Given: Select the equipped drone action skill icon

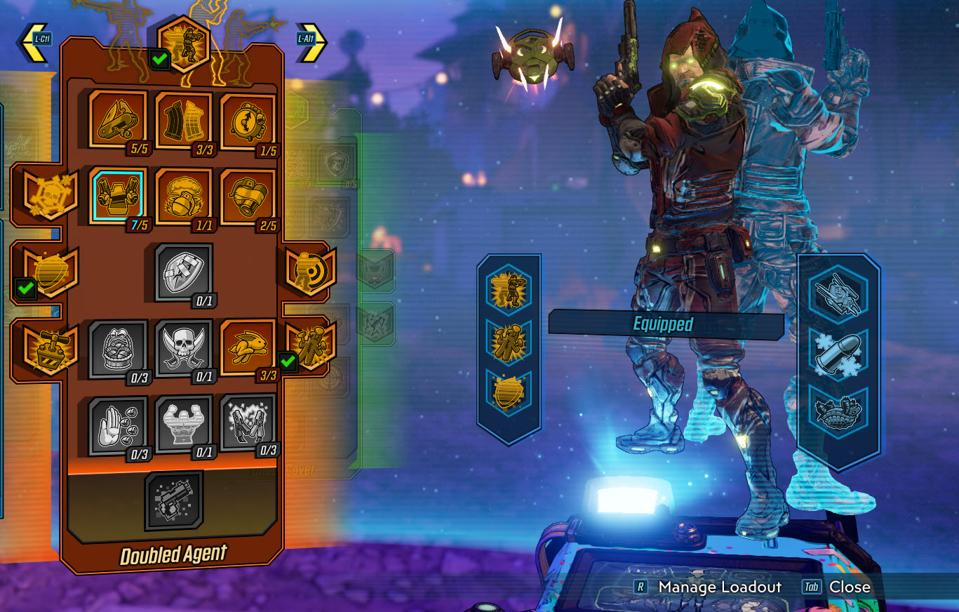Looking at the screenshot, I should click(838, 294).
